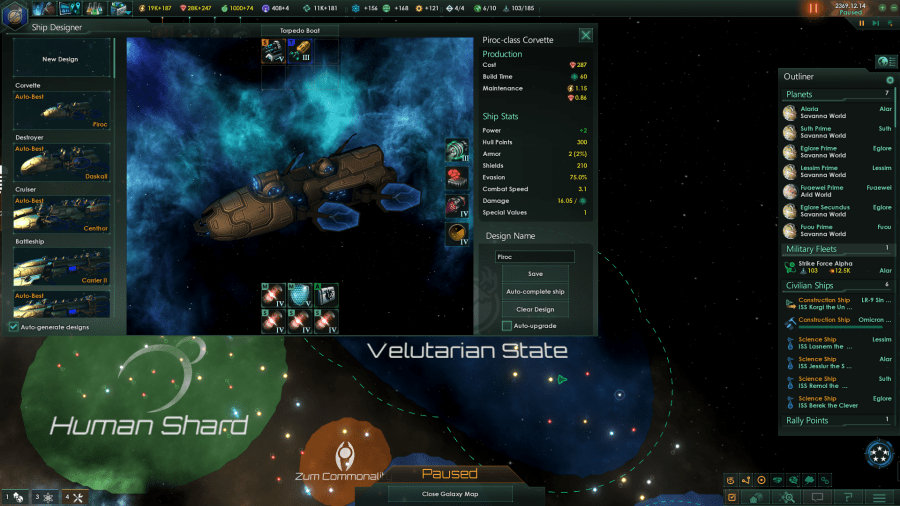Click the pause button near the date
This screenshot has height=506, width=900.
point(812,8)
